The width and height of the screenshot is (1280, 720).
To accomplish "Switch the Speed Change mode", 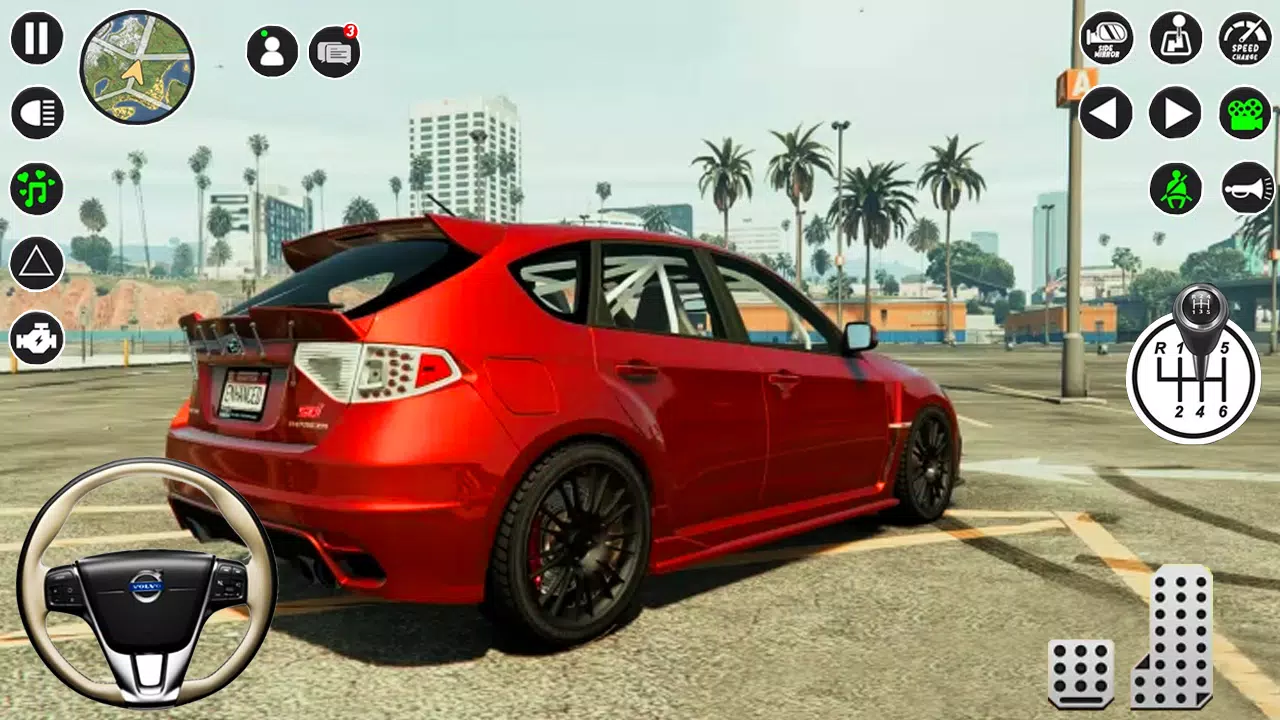I will coord(1243,40).
